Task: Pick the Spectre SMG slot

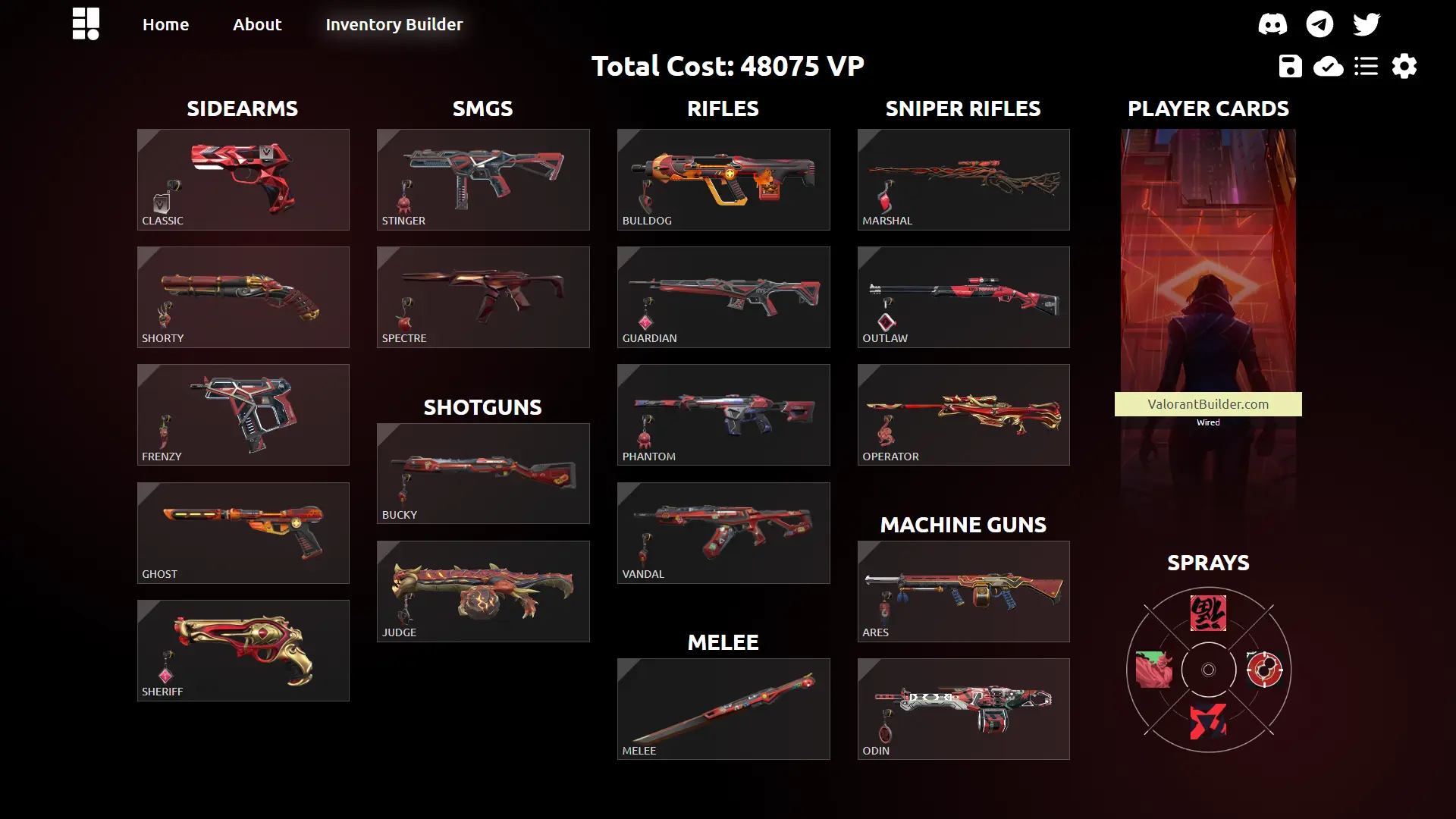Action: pyautogui.click(x=483, y=297)
